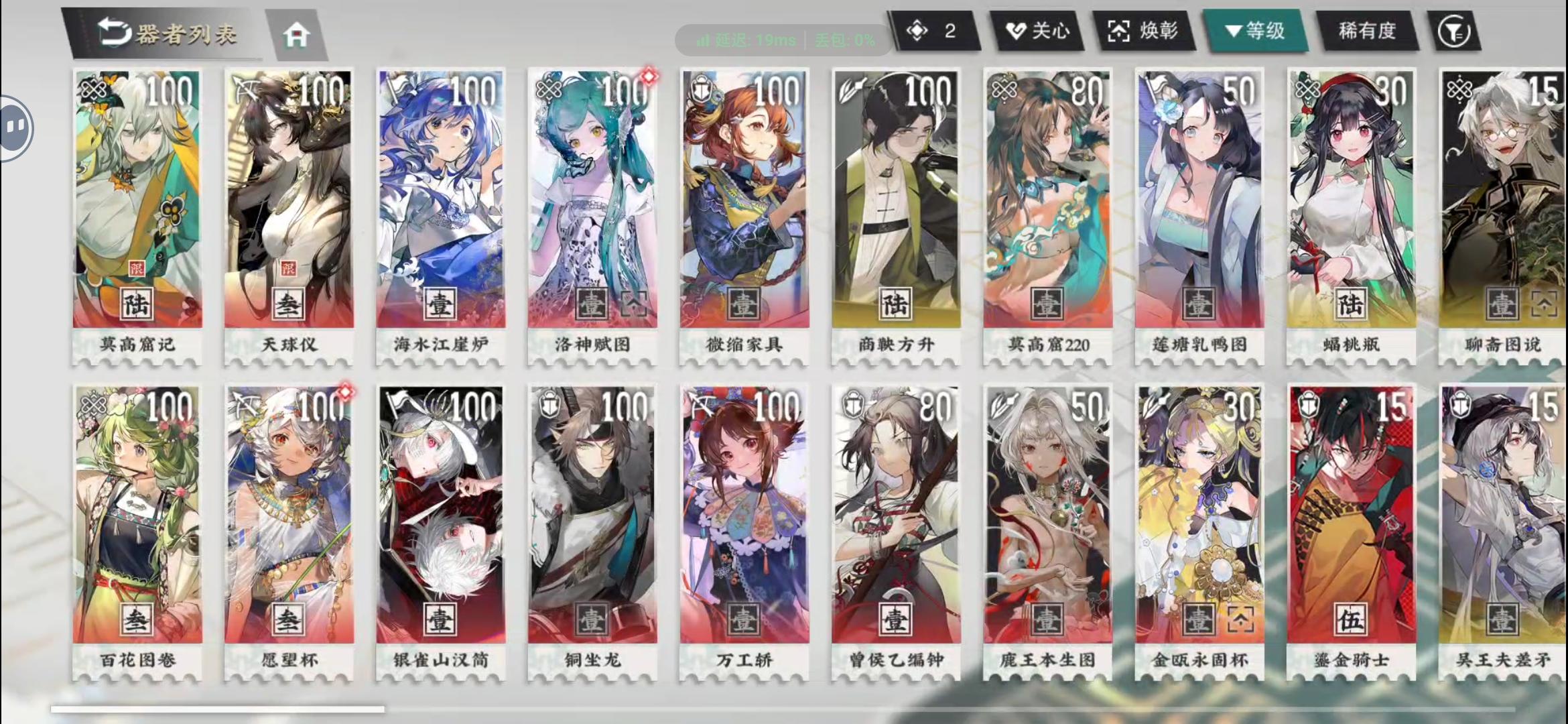The height and width of the screenshot is (724, 1568).
Task: Click the dropdown arrow inside 等级 button
Action: [1234, 31]
